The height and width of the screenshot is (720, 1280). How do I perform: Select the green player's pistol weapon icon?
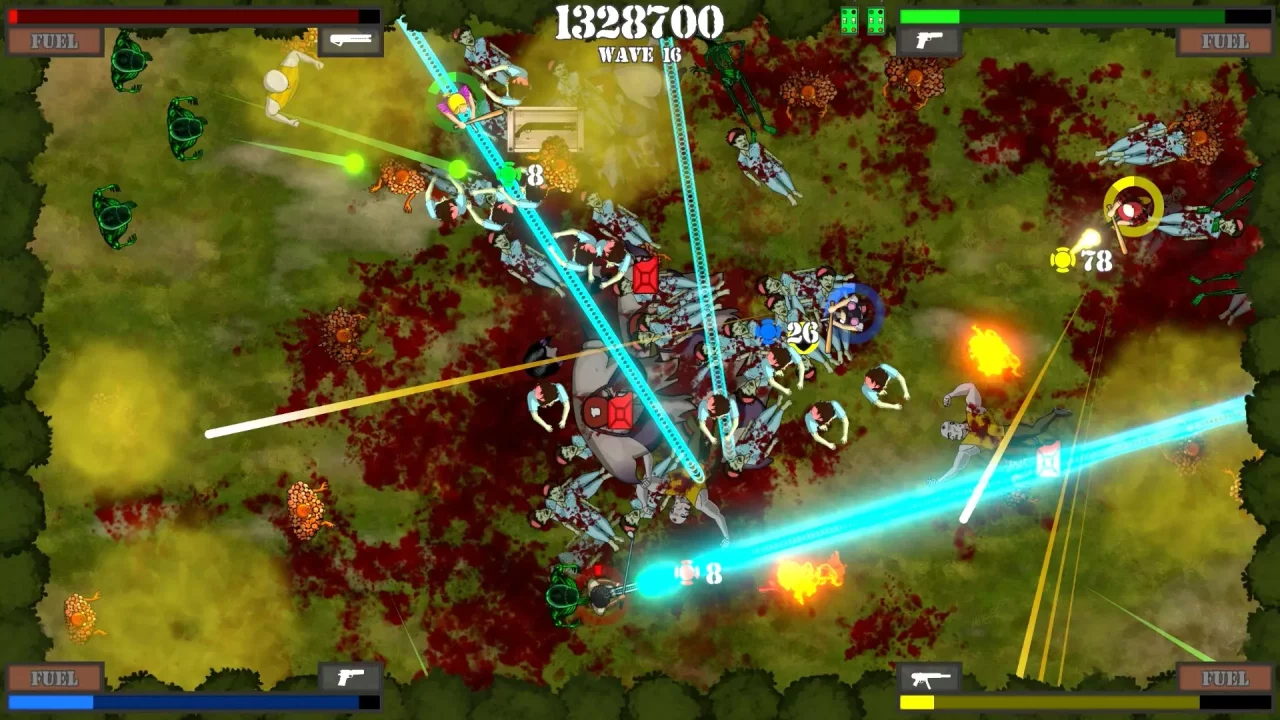[929, 41]
